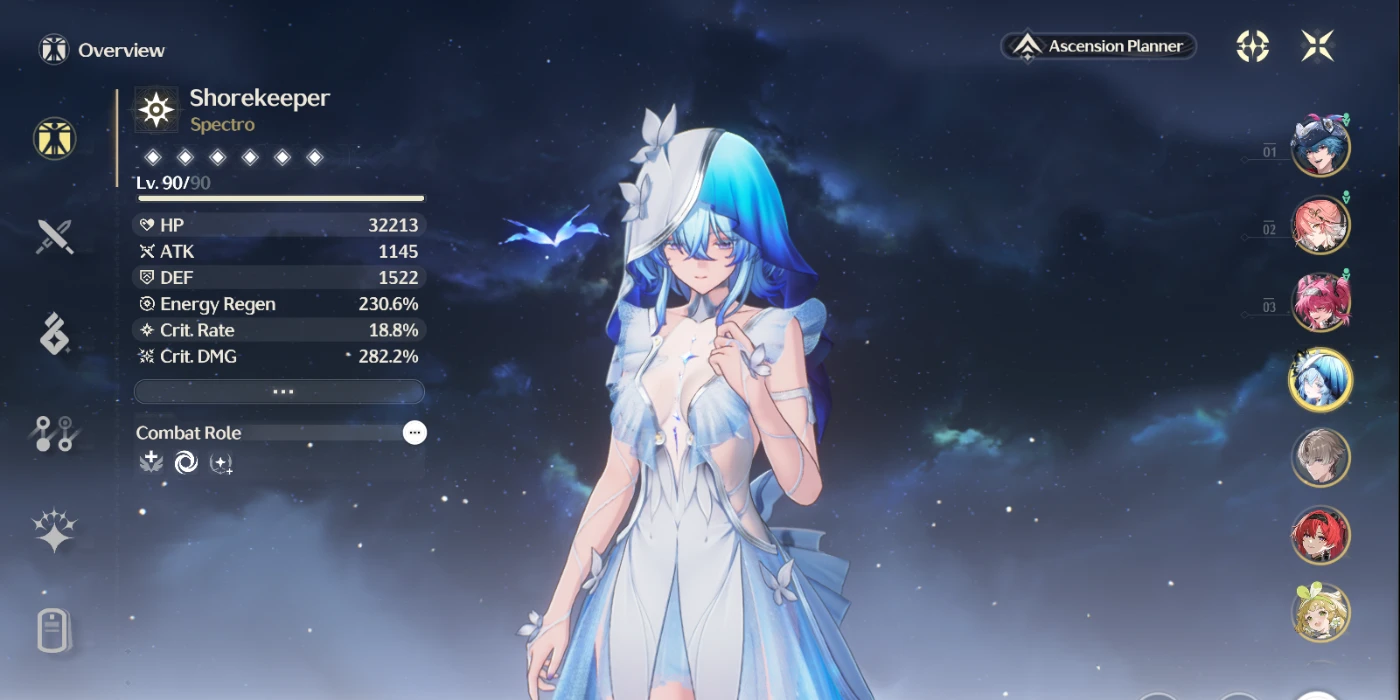The image size is (1400, 700).
Task: Switch to the grey-brown haired character portrait
Action: coord(1320,458)
